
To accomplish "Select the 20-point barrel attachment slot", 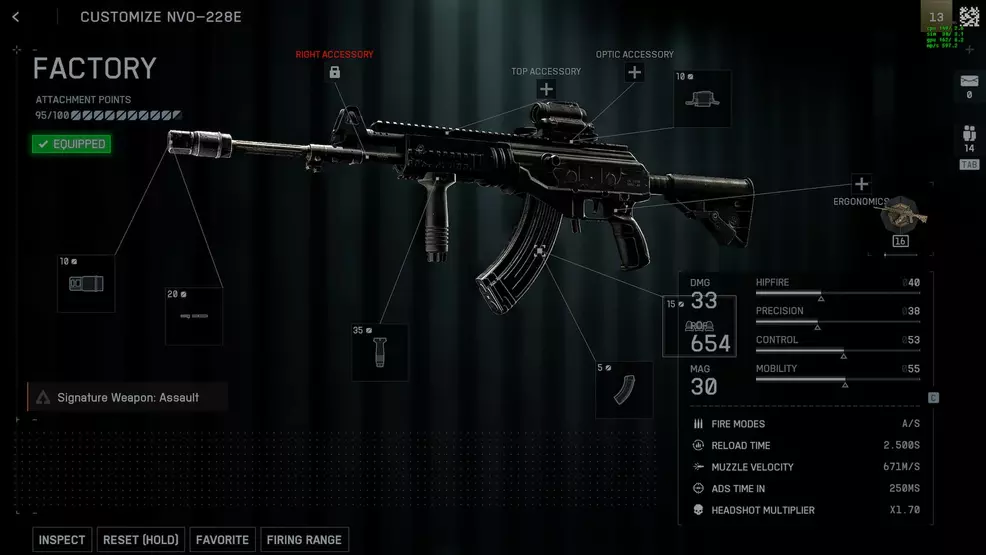I will click(193, 316).
